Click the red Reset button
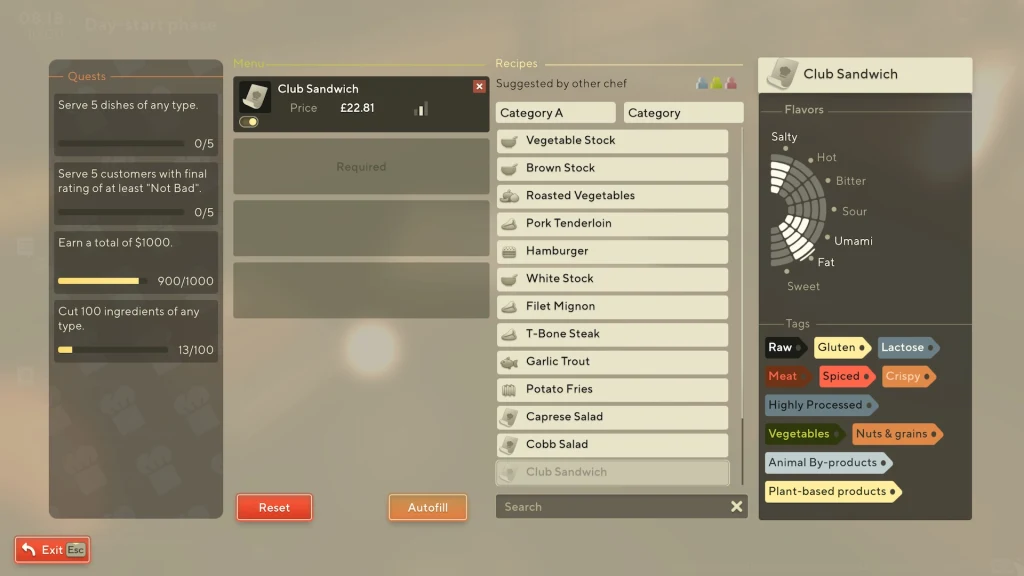 point(274,507)
